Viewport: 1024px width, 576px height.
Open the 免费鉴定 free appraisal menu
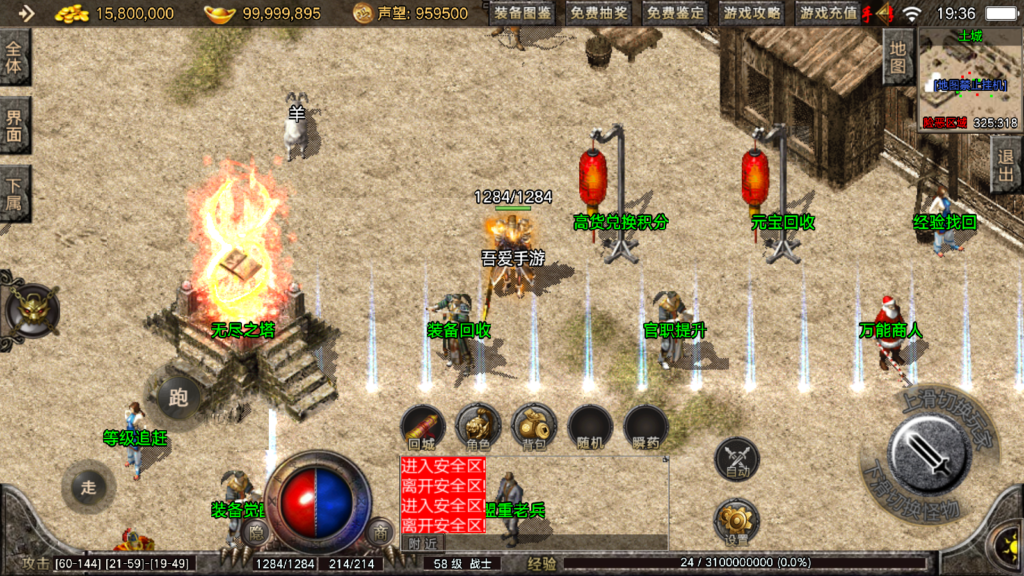point(675,14)
